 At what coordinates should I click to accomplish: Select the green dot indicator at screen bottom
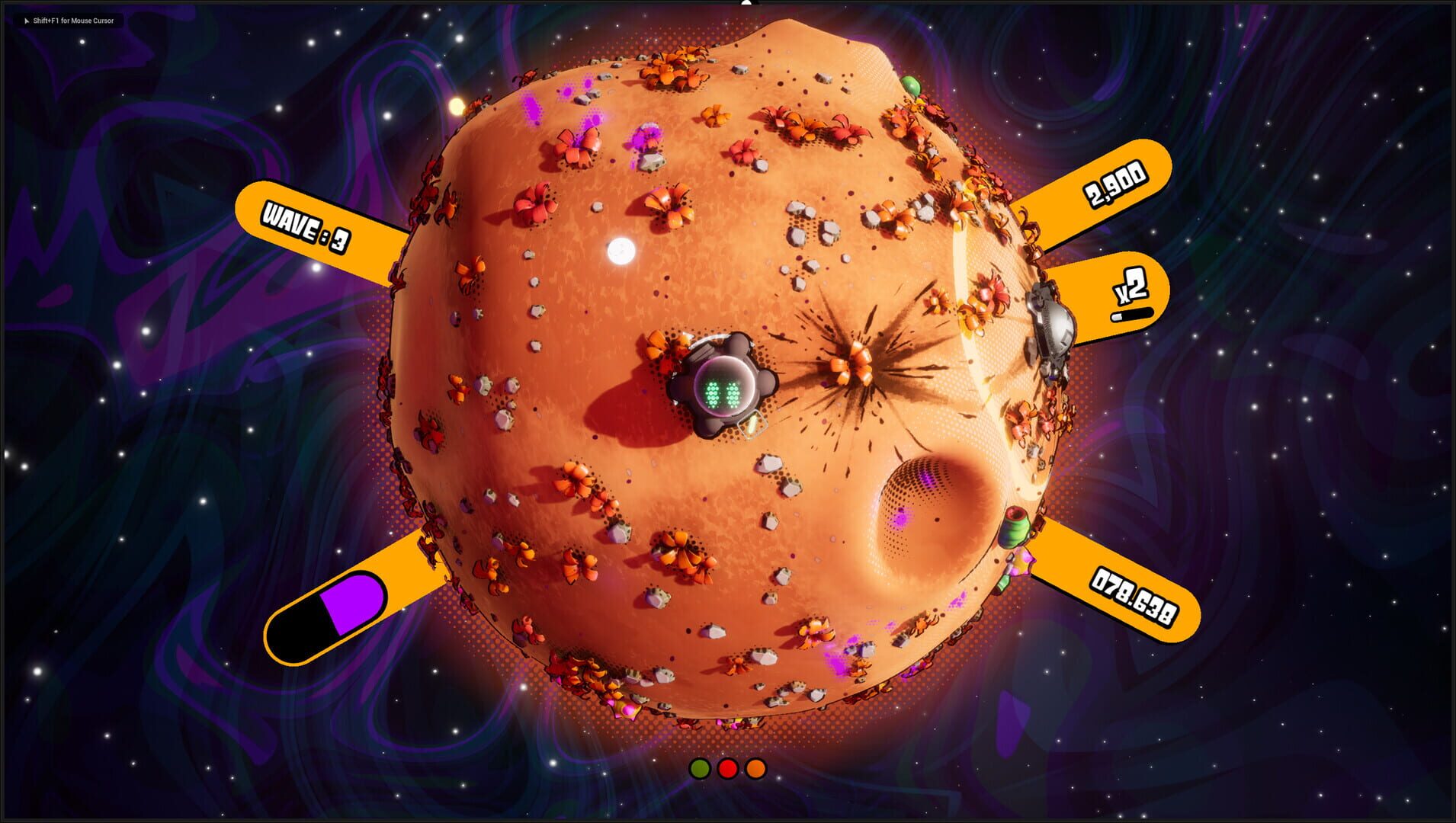point(699,768)
